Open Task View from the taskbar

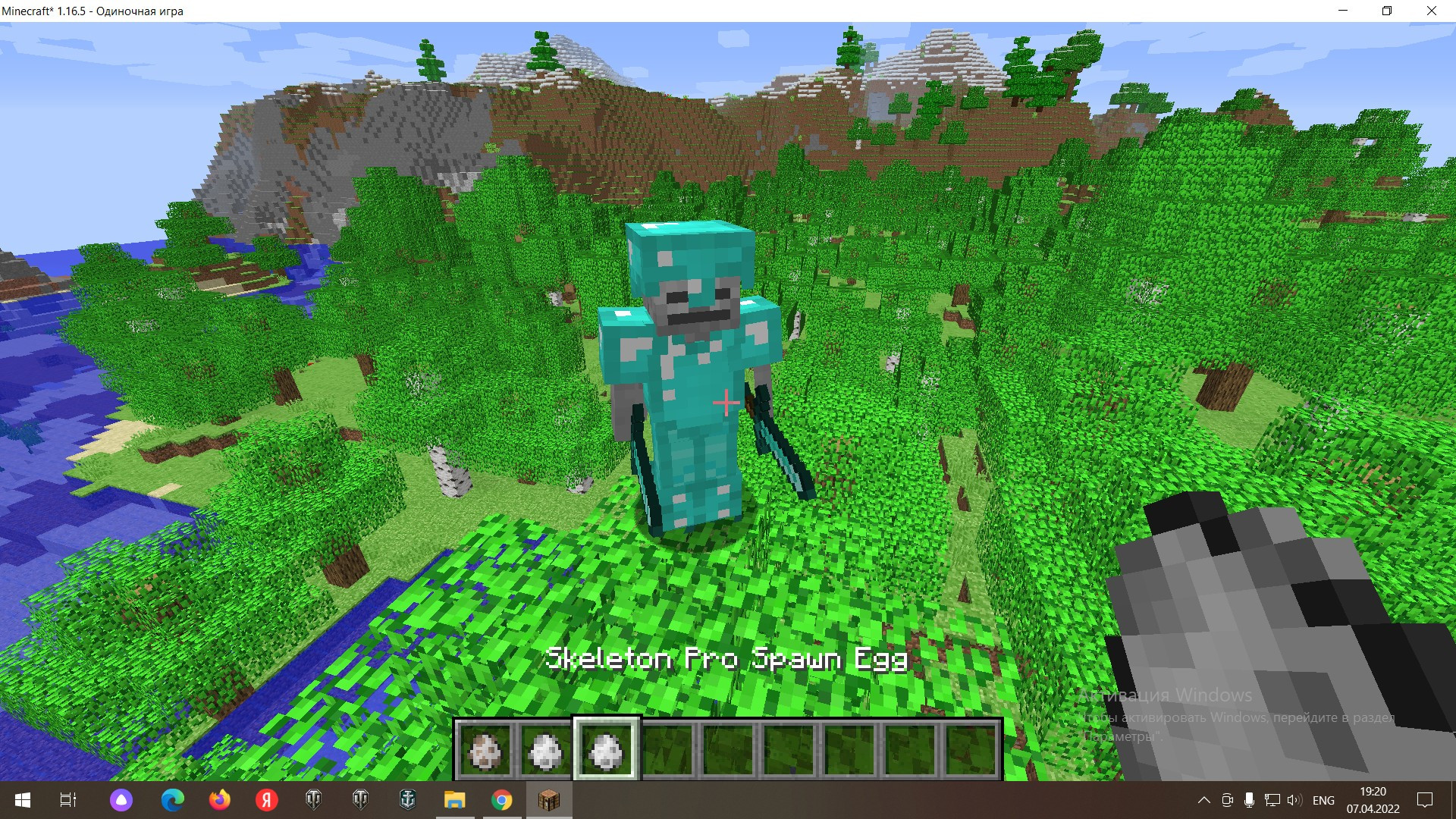pos(67,800)
